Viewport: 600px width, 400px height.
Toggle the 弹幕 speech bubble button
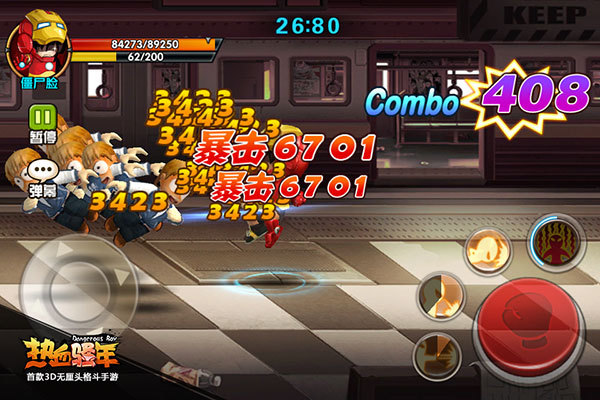click(43, 172)
